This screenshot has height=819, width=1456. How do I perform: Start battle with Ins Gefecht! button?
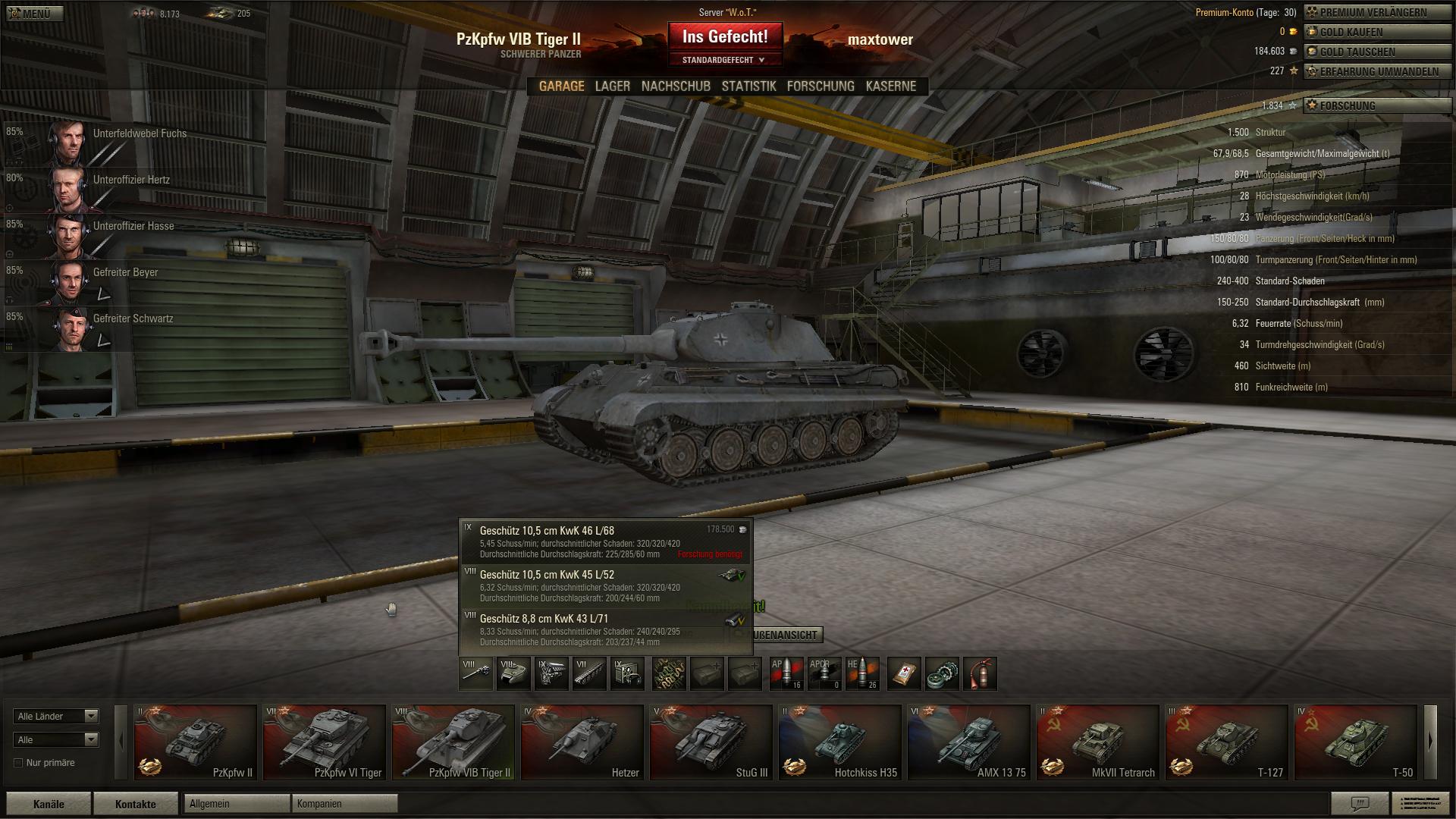[725, 37]
